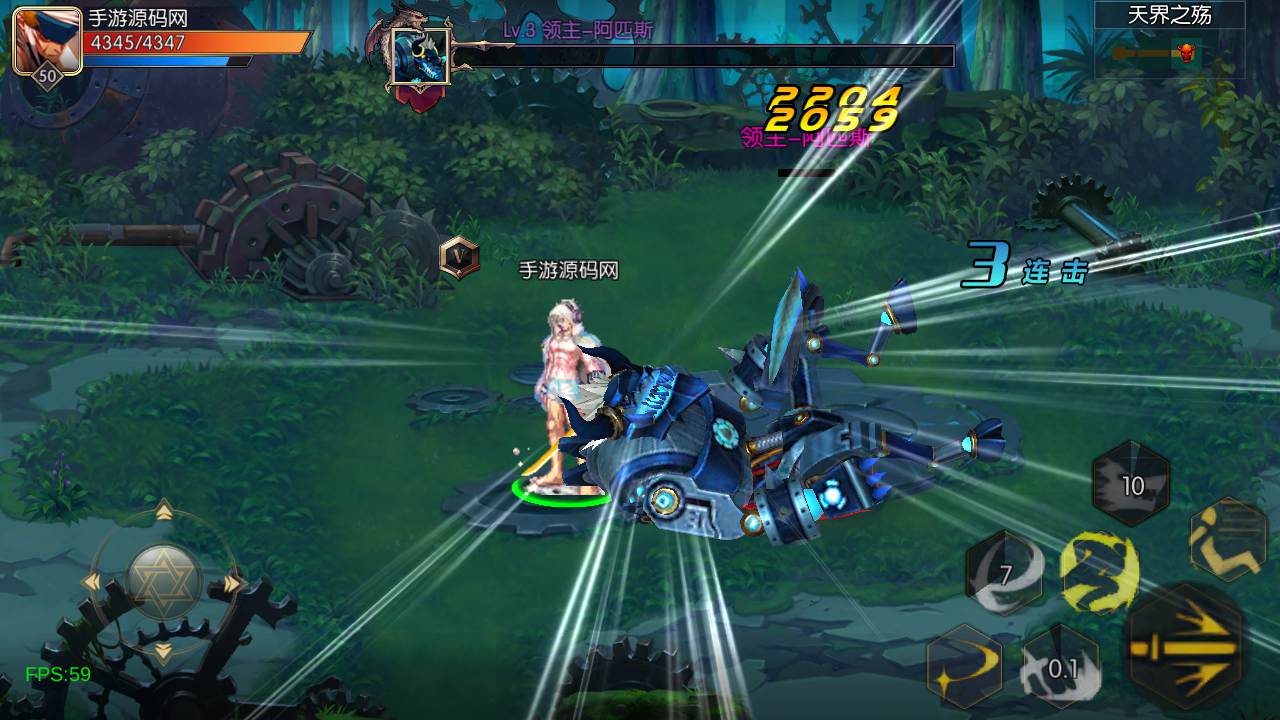Select the fist punch skill on cooldown

[1060, 666]
